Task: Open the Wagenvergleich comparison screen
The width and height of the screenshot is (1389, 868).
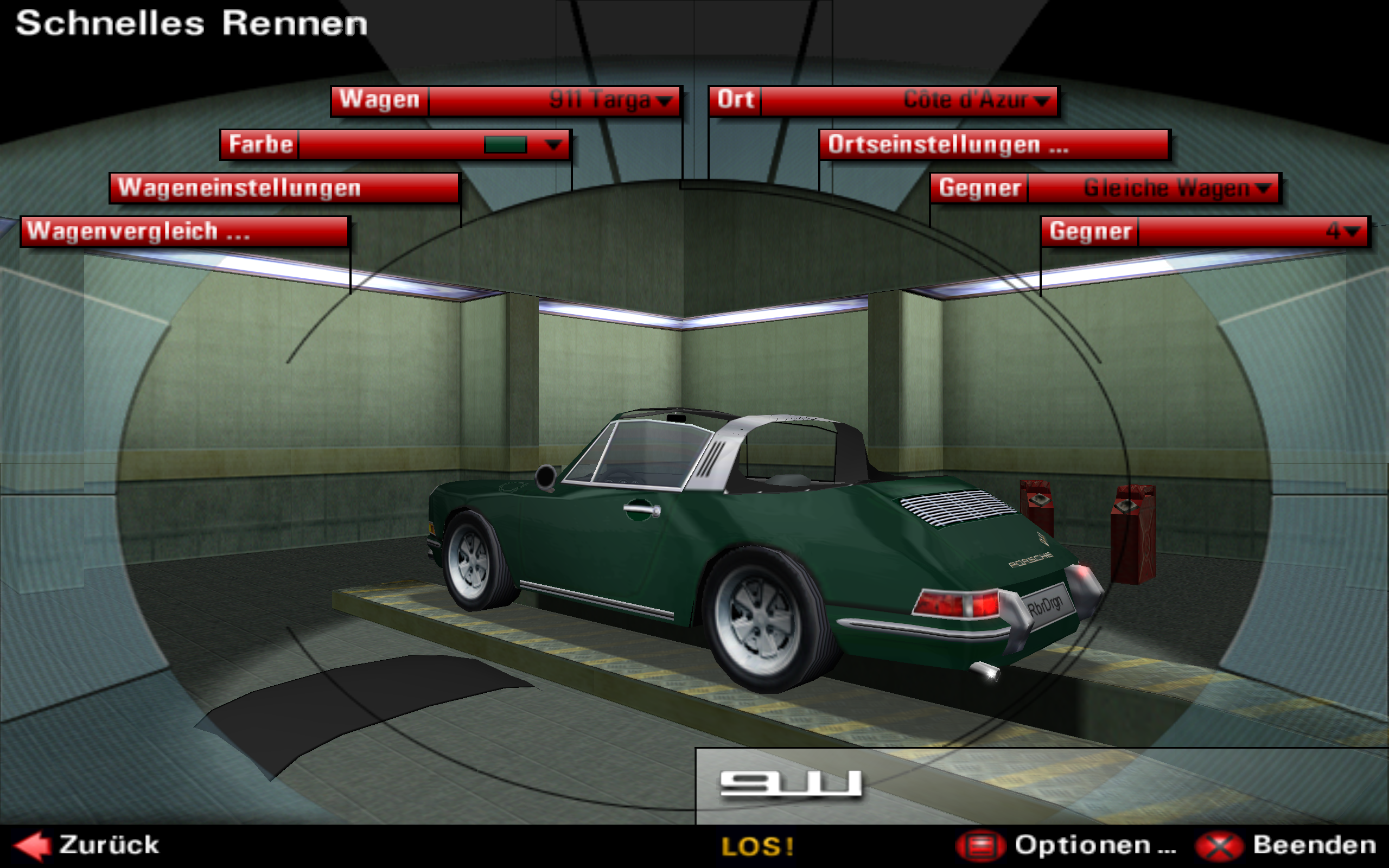Action: pyautogui.click(x=185, y=231)
